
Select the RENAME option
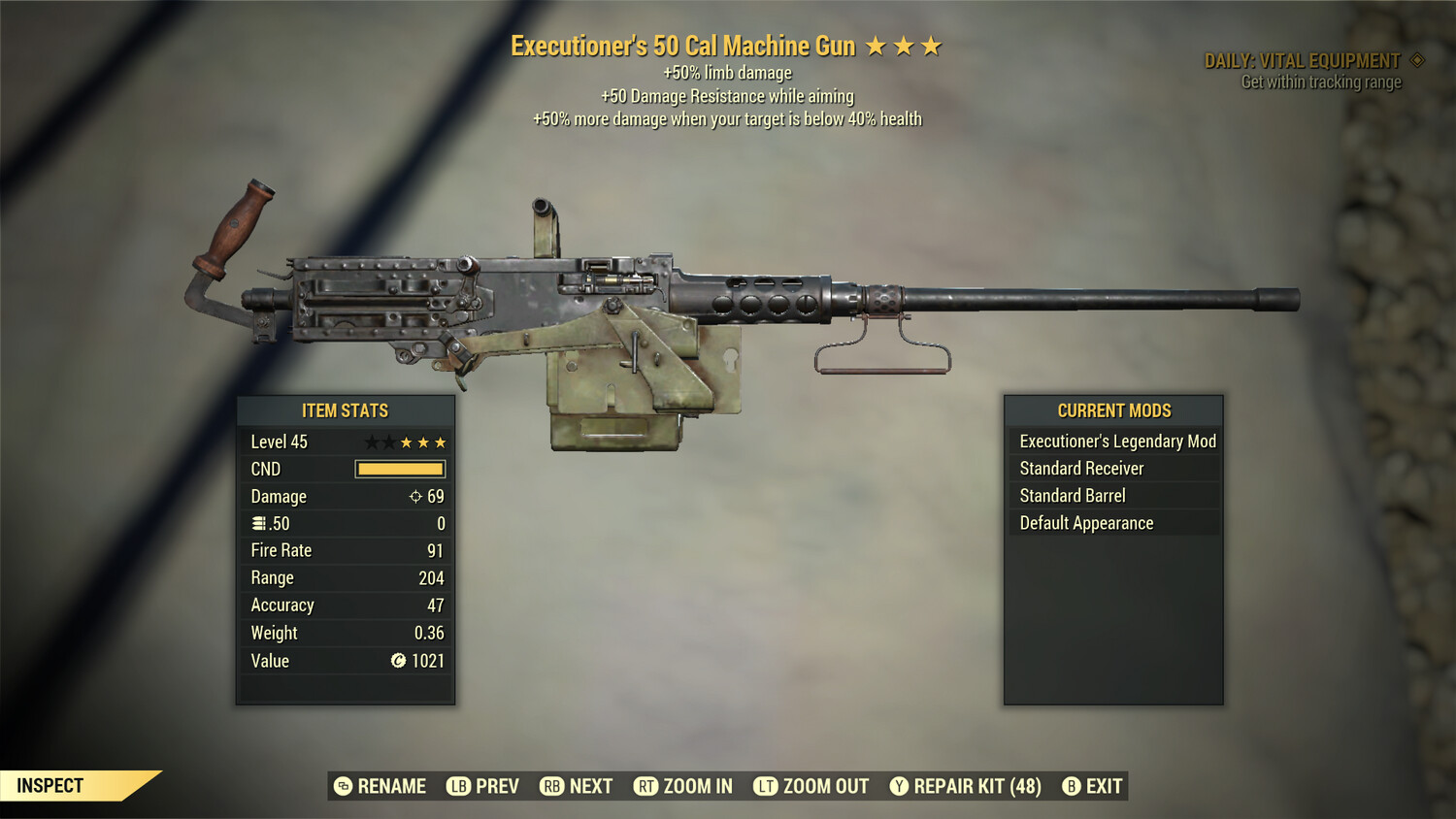pos(392,786)
